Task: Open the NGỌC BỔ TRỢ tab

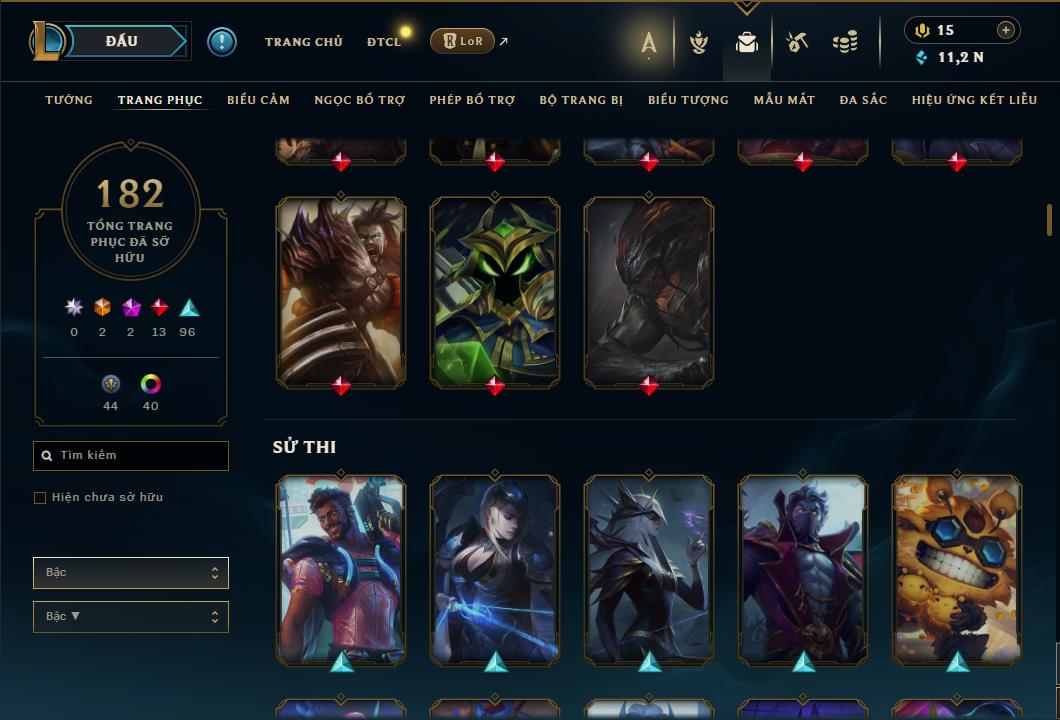Action: pyautogui.click(x=359, y=100)
